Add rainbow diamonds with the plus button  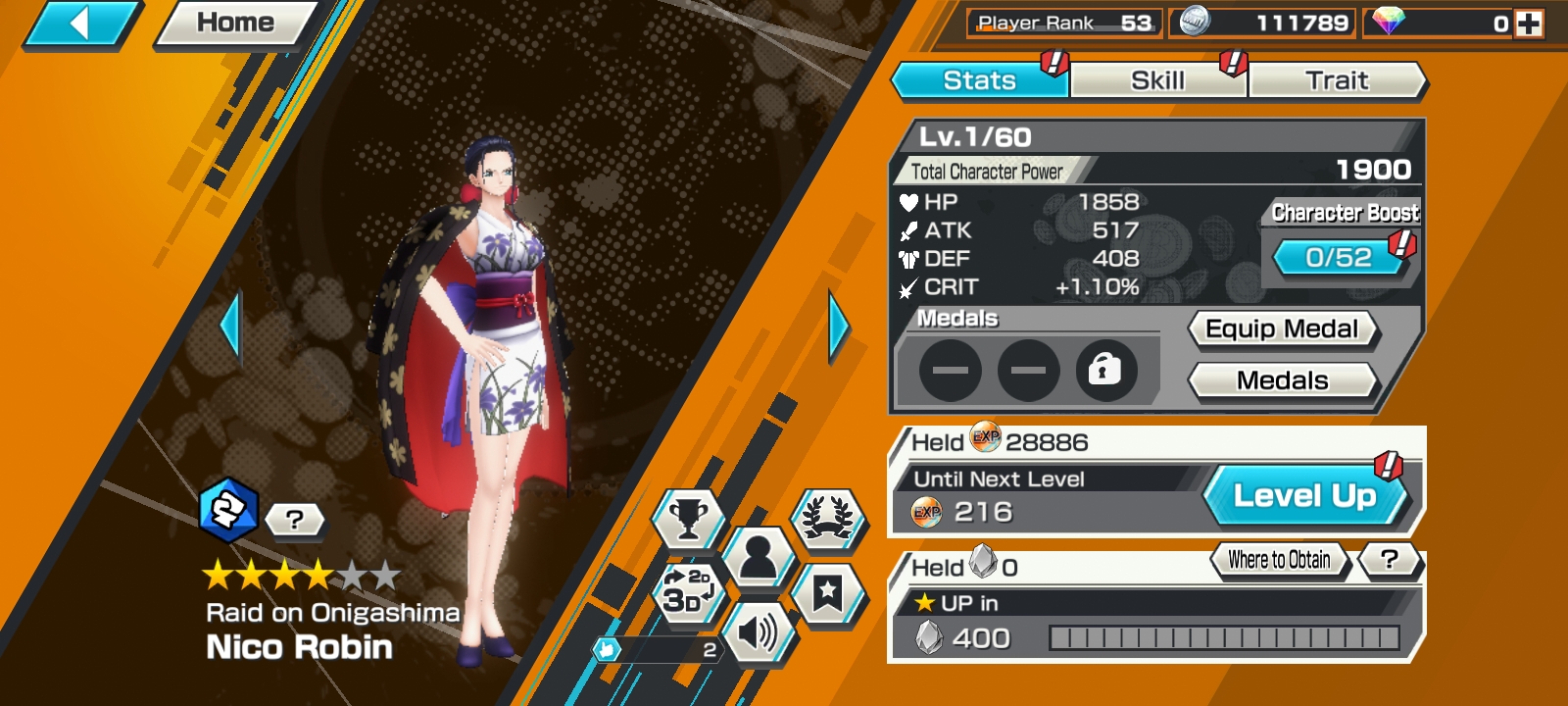tap(1529, 24)
